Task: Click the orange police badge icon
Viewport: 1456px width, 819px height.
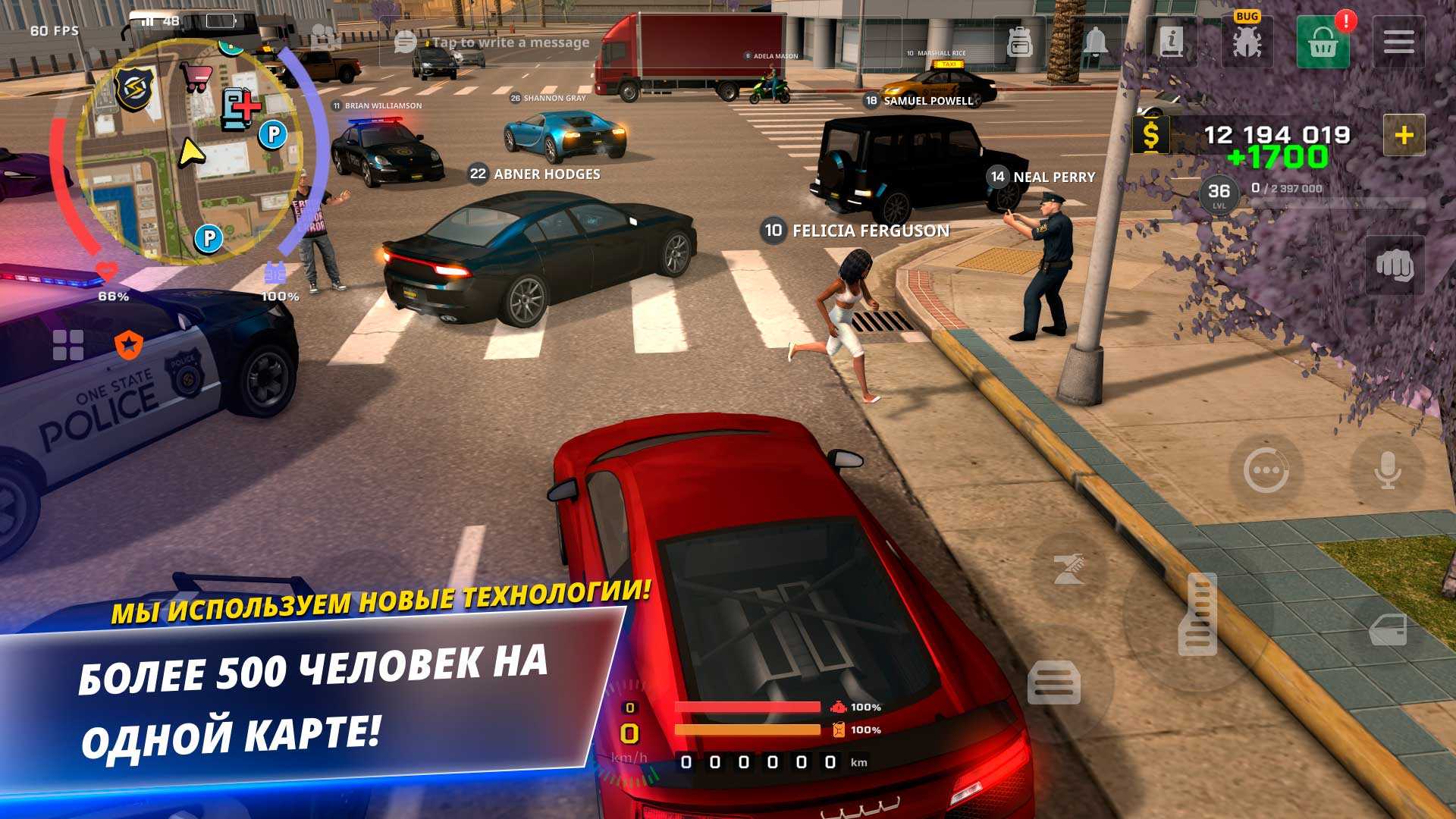Action: [129, 345]
